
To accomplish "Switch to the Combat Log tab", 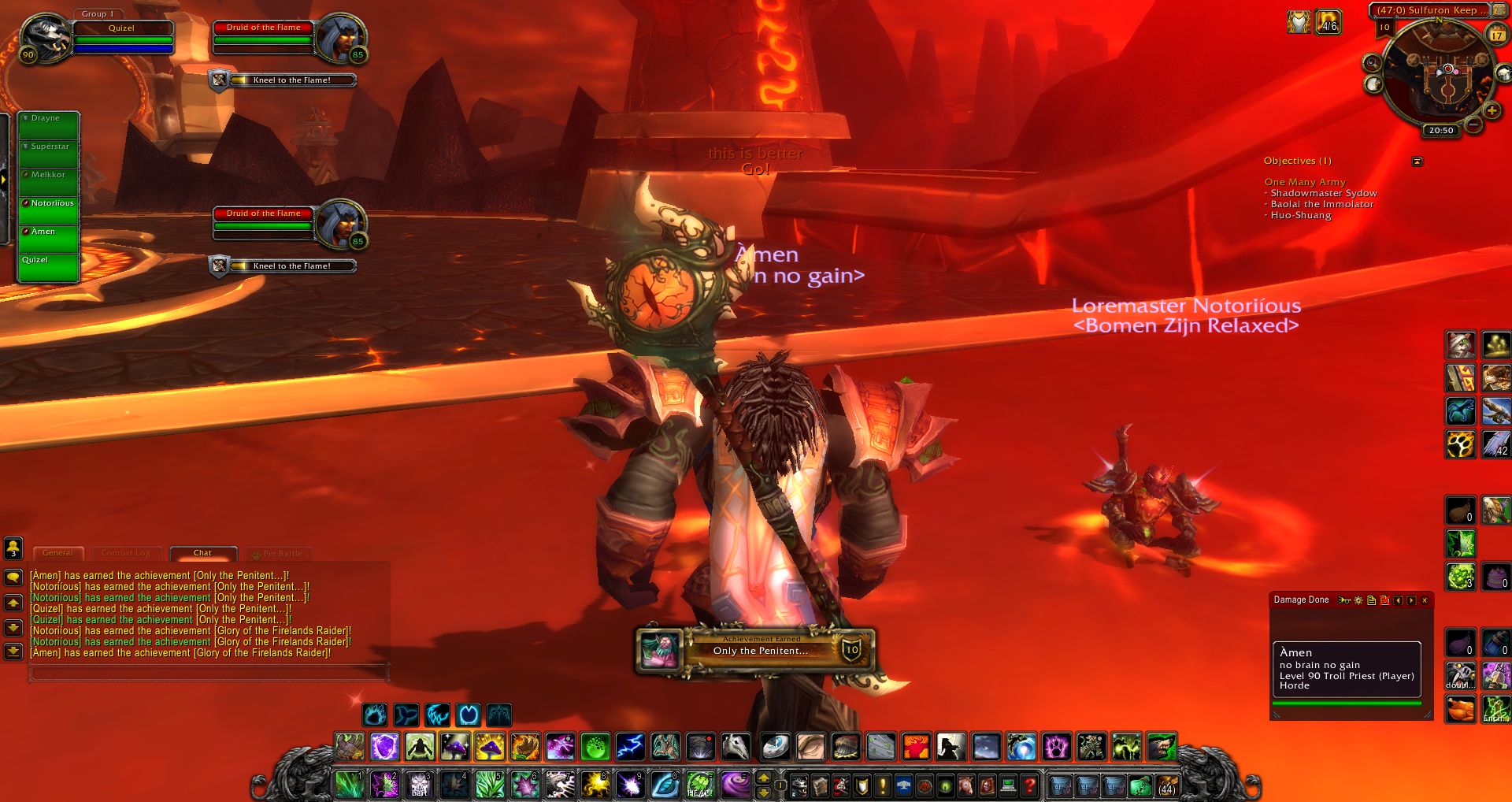I will 125,553.
